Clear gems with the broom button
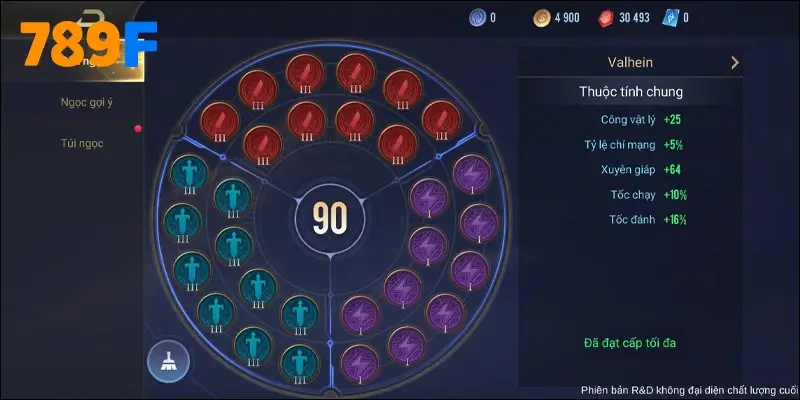The image size is (800, 400). point(168,361)
